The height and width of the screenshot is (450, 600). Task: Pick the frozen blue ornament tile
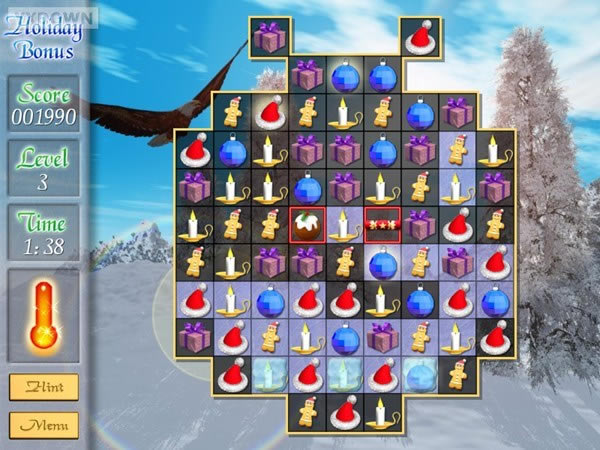click(x=420, y=374)
